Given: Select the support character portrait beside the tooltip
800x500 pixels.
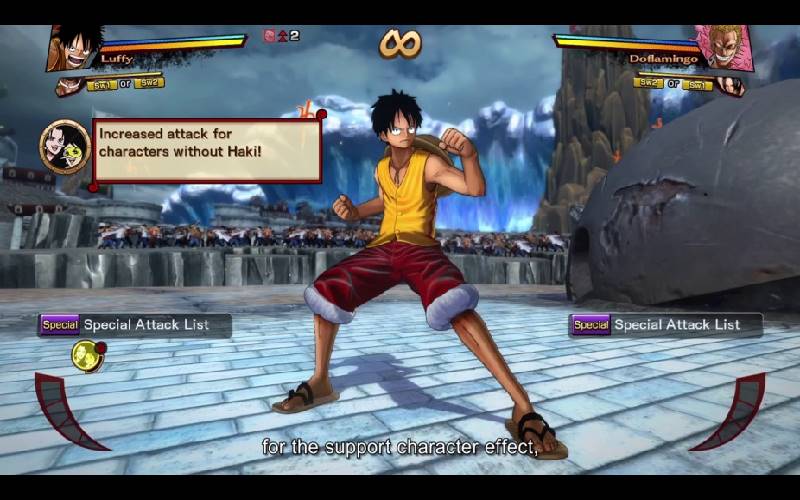Looking at the screenshot, I should point(64,147).
